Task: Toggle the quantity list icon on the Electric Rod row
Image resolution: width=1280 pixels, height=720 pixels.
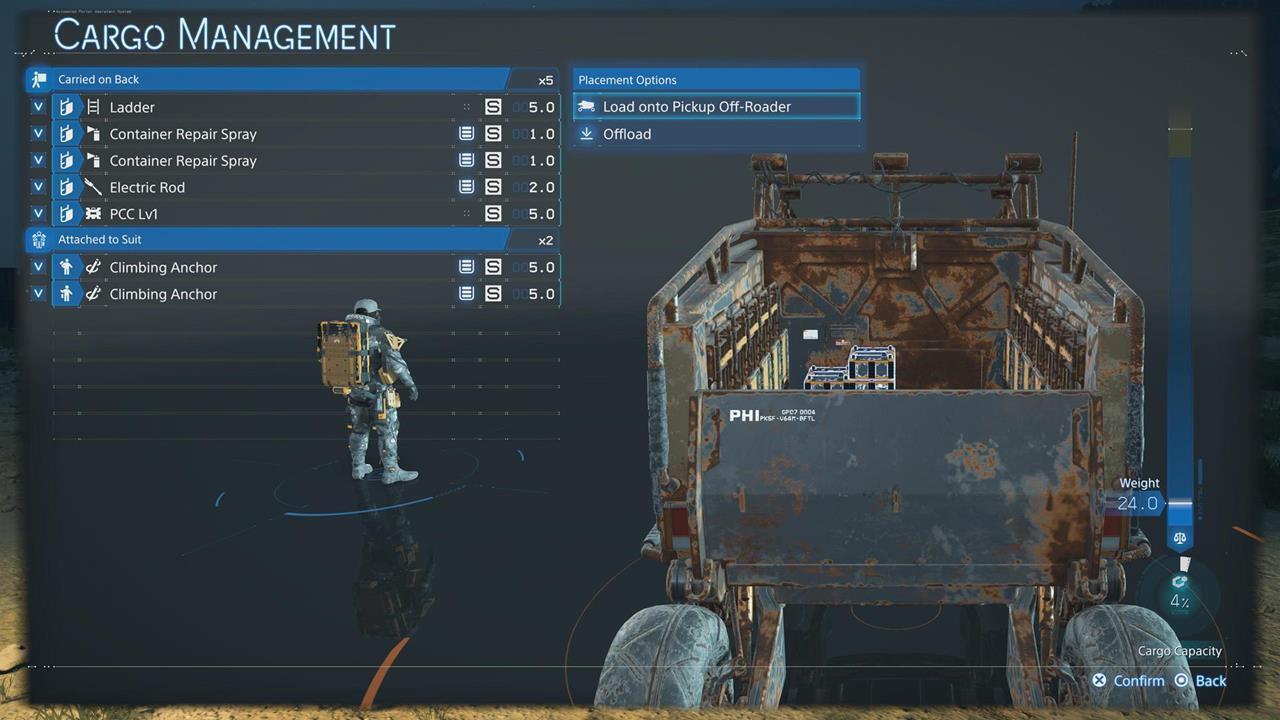Action: click(466, 186)
